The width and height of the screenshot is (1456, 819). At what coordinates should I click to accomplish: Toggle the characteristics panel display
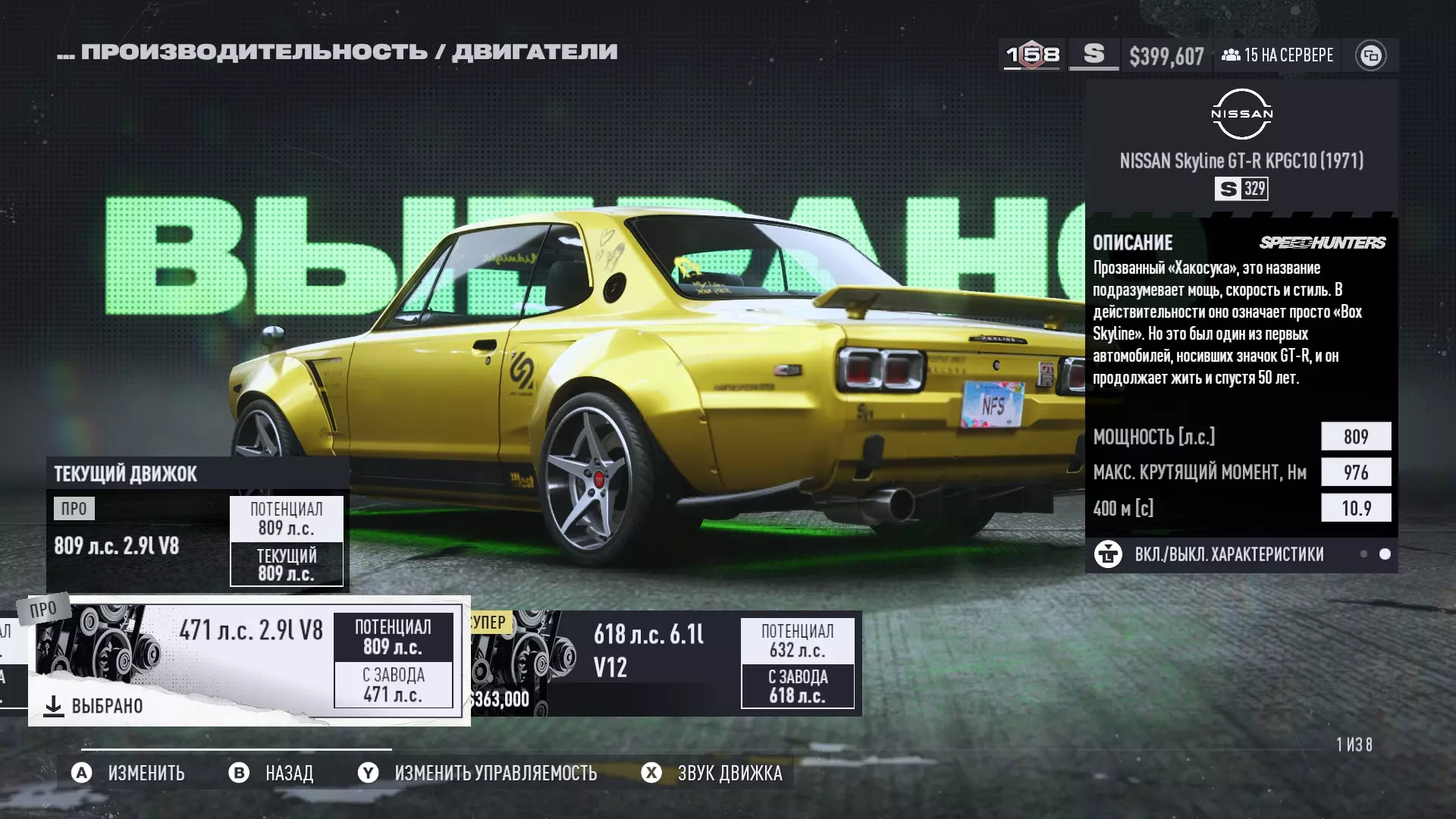click(x=1228, y=554)
